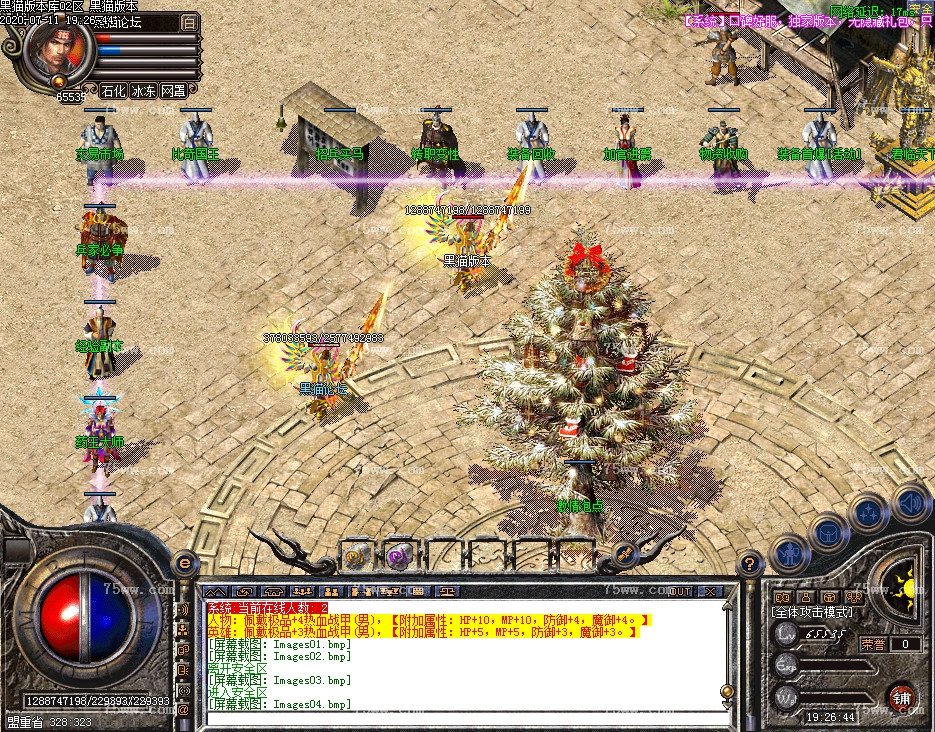Open the red 铺 shop button
The width and height of the screenshot is (935, 732).
[x=899, y=696]
